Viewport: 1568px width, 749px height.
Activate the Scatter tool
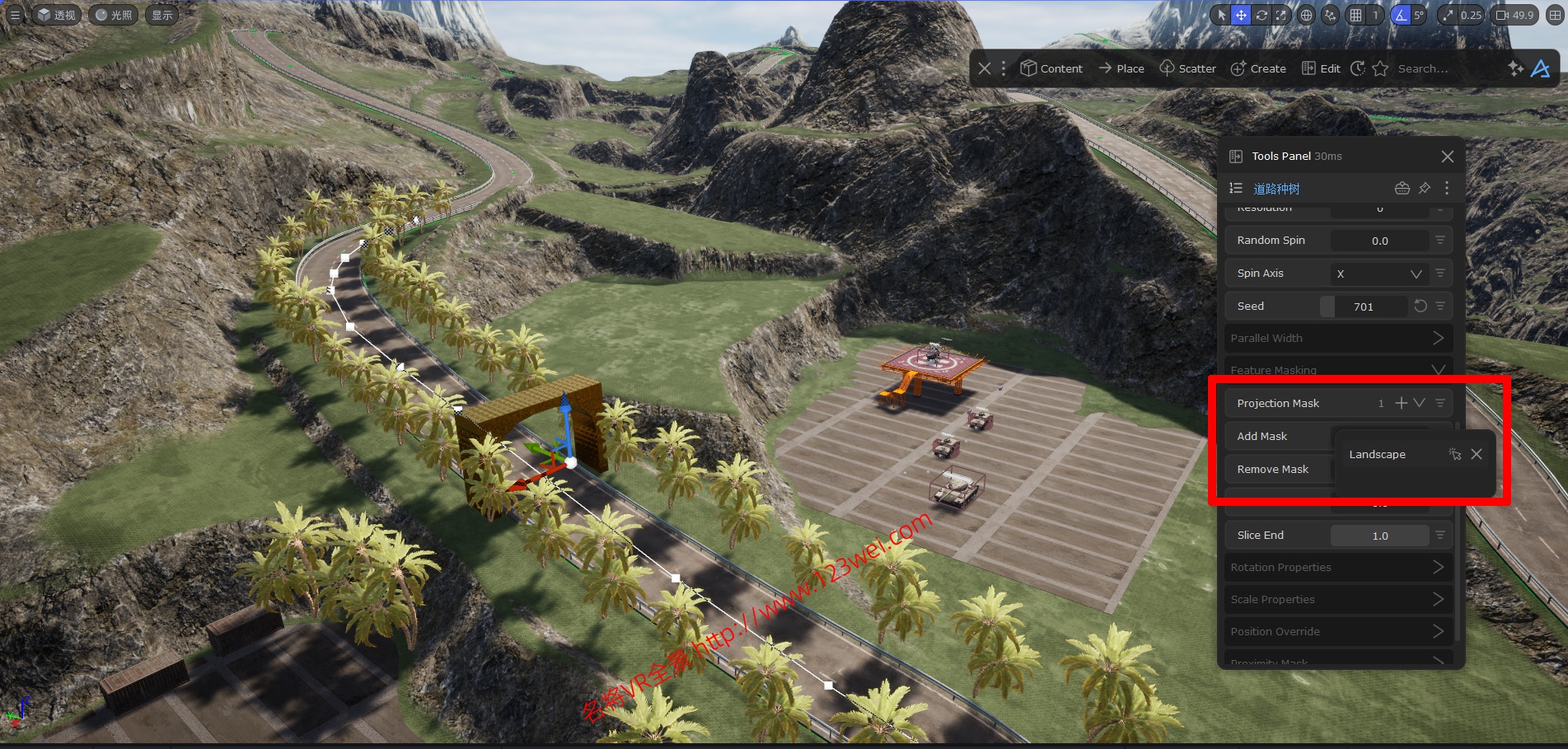coord(1187,68)
